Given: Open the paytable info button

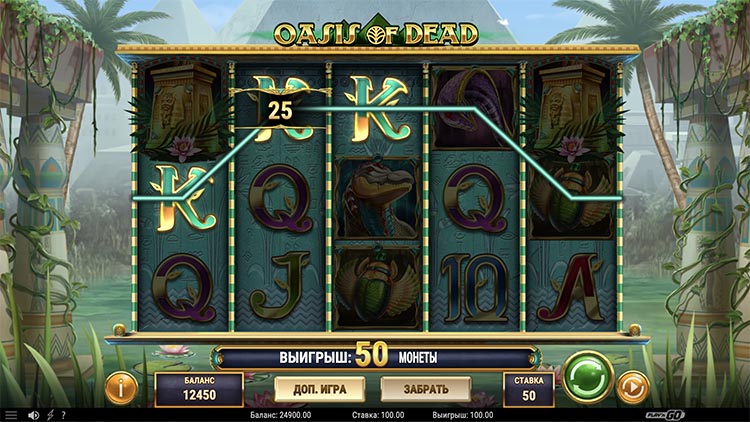Looking at the screenshot, I should [121, 388].
